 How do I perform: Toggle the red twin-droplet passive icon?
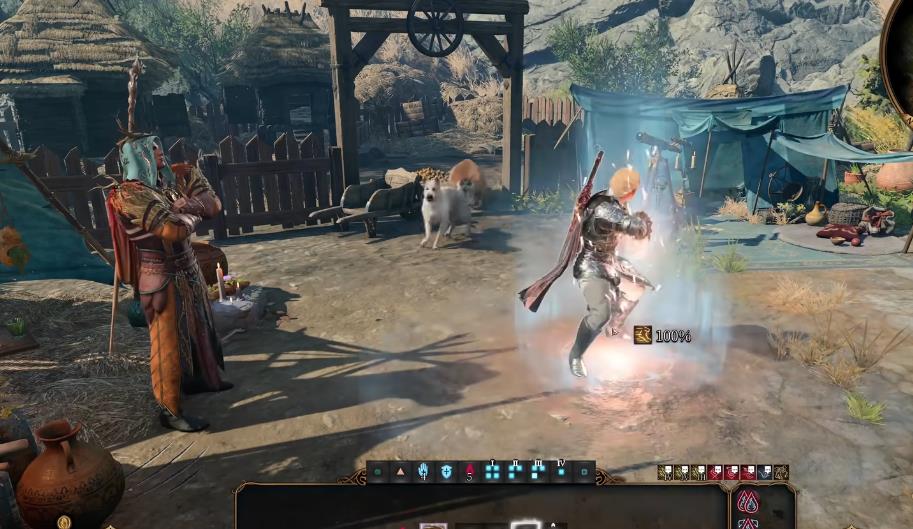coord(747,500)
